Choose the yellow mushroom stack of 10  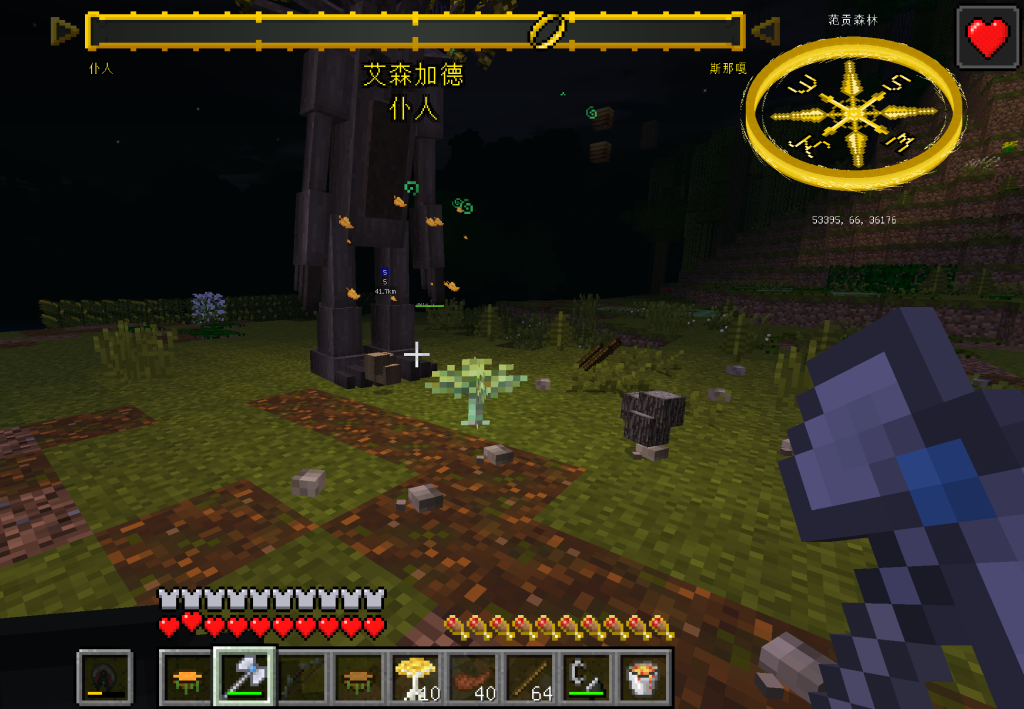pos(416,677)
